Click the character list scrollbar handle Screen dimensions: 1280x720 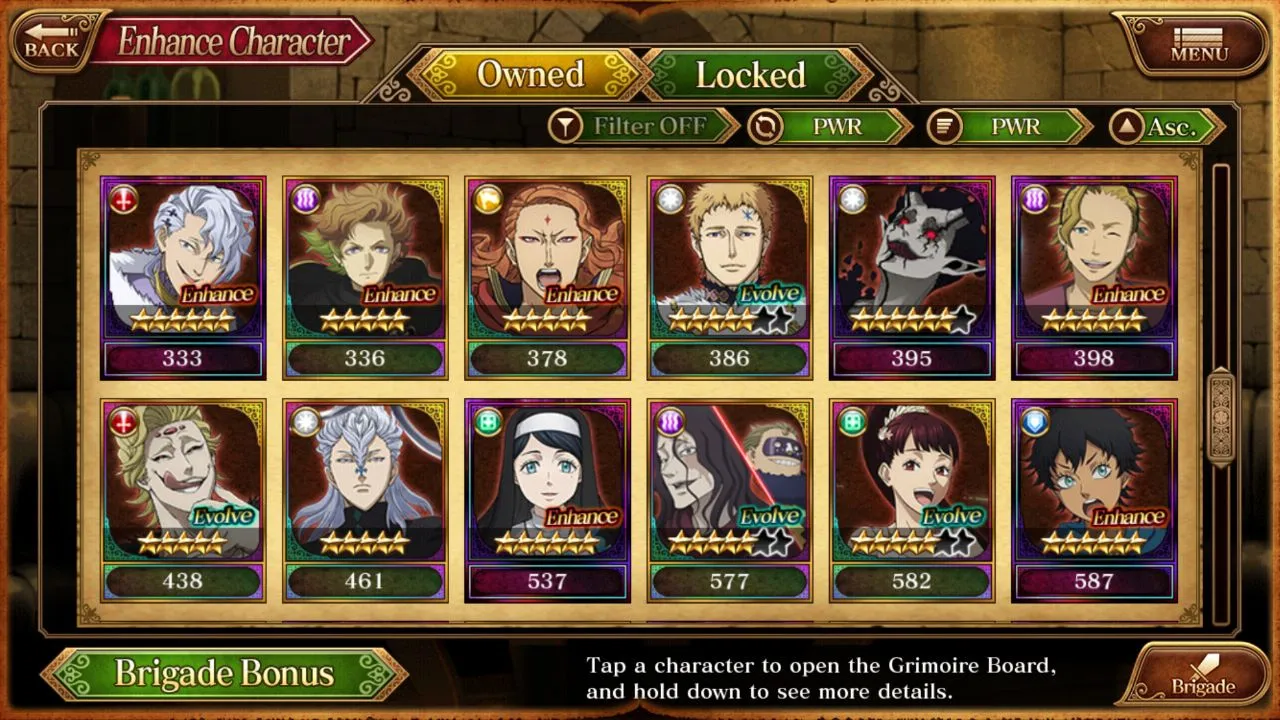pos(1221,418)
